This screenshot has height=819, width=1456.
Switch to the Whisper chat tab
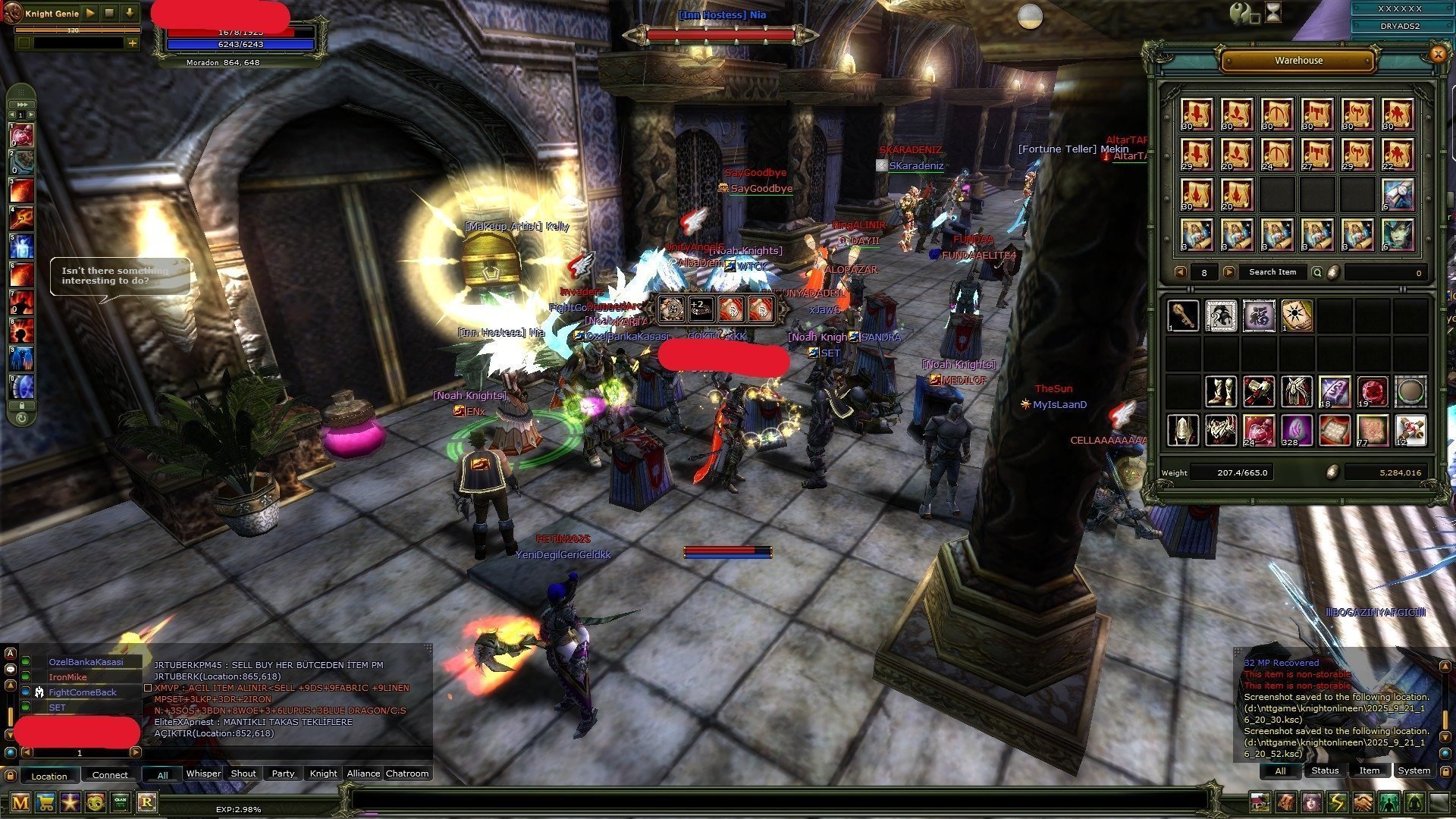(203, 773)
